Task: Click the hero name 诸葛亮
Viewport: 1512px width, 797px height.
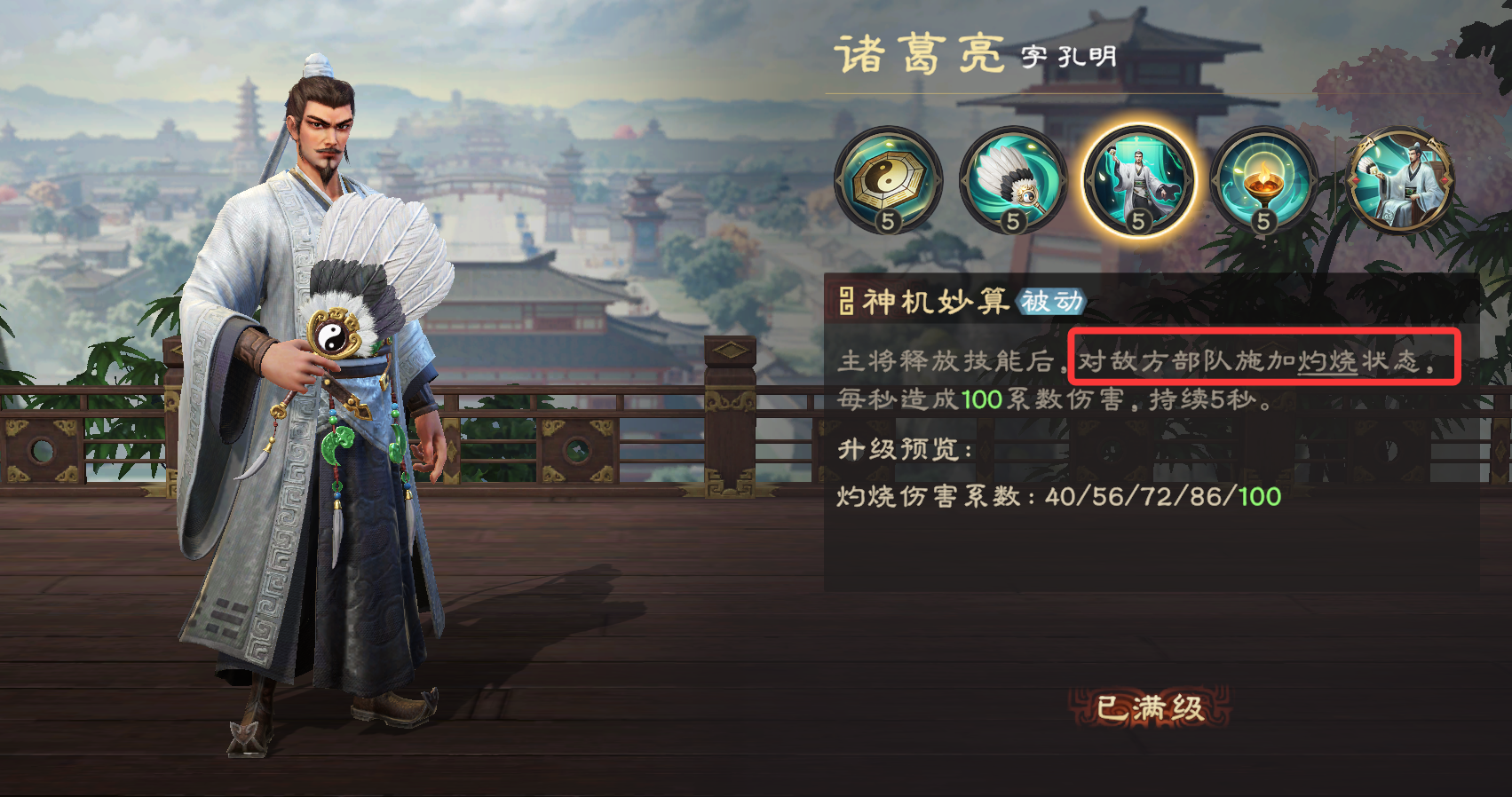Action: pos(919,55)
